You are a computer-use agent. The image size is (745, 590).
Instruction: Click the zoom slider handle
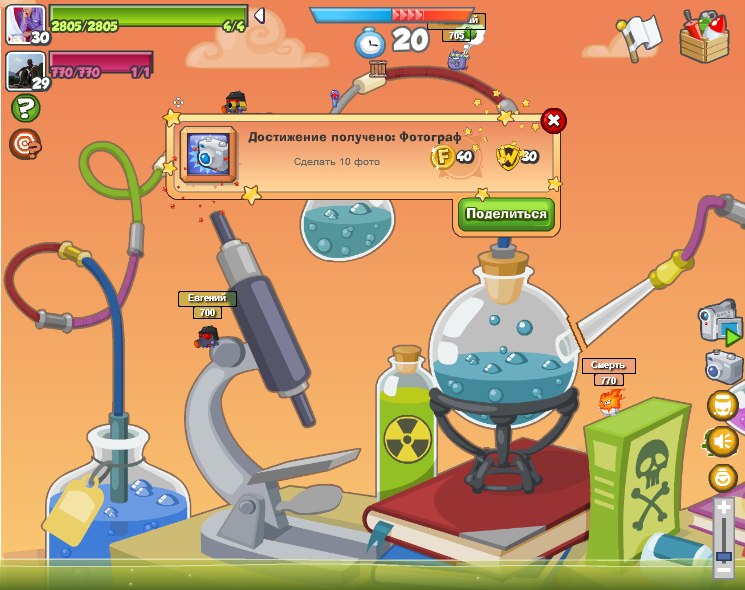[723, 555]
